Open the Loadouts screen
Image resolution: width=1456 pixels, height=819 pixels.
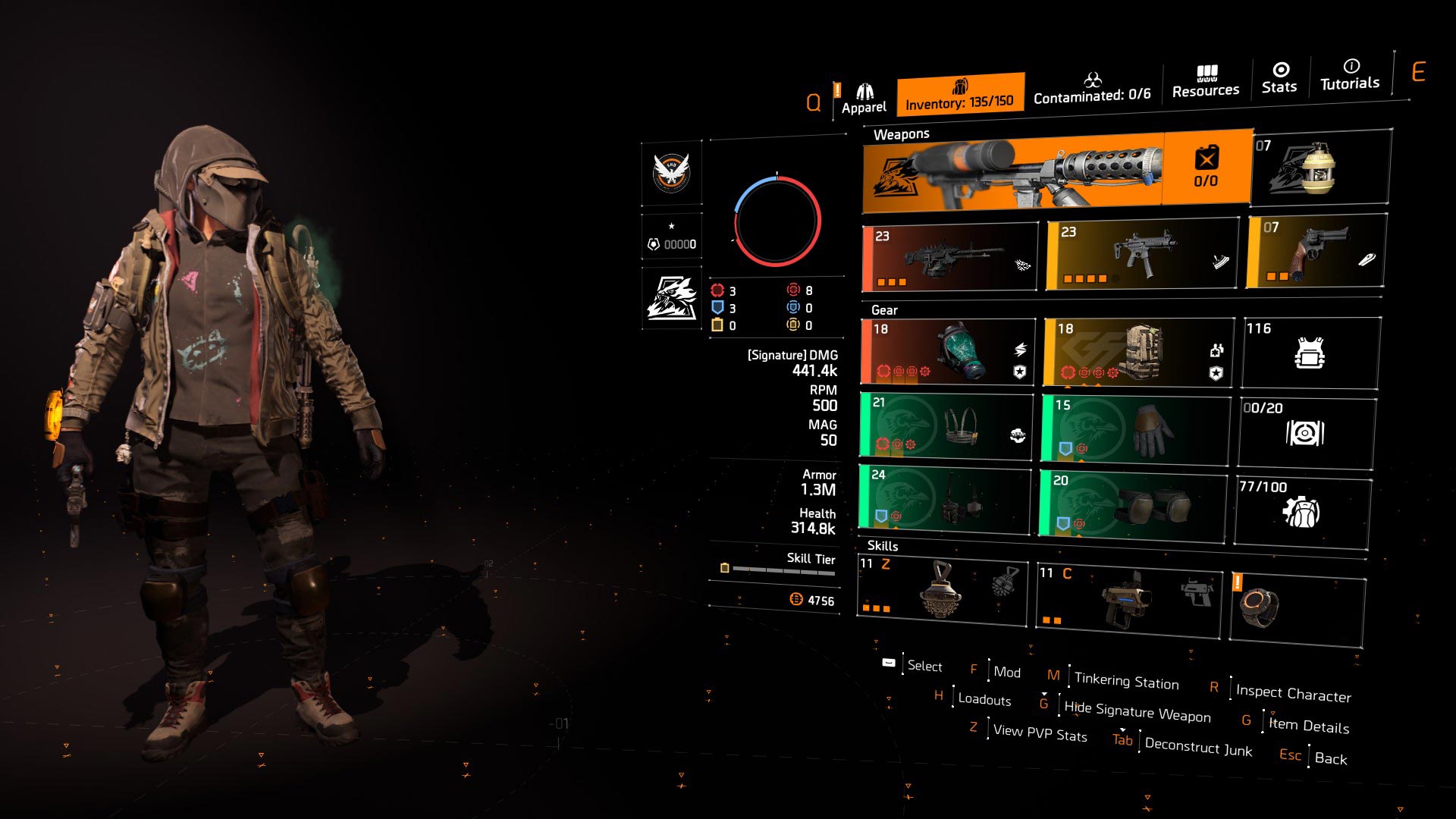pyautogui.click(x=984, y=699)
